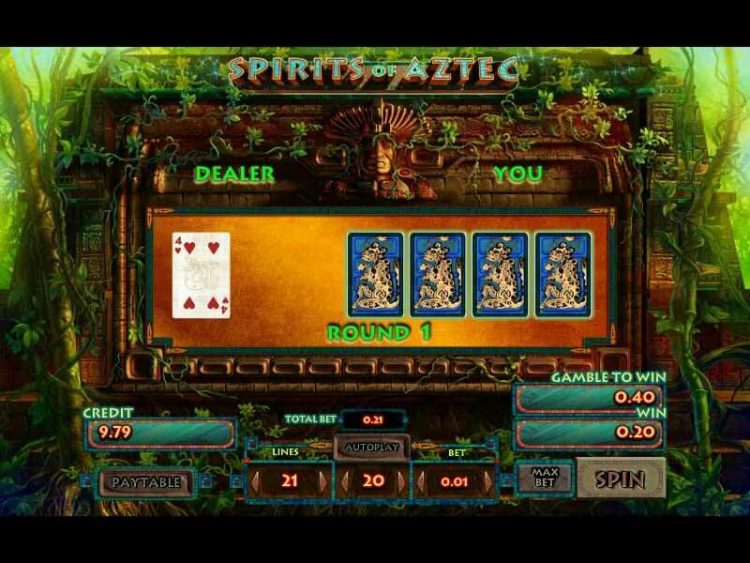Screen dimensions: 750x563
Task: Raise the autoplay count of 20
Action: coord(401,481)
